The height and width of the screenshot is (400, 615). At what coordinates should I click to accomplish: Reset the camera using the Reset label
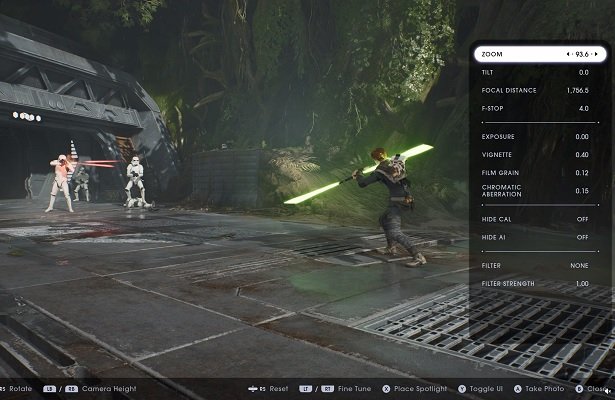[x=278, y=388]
